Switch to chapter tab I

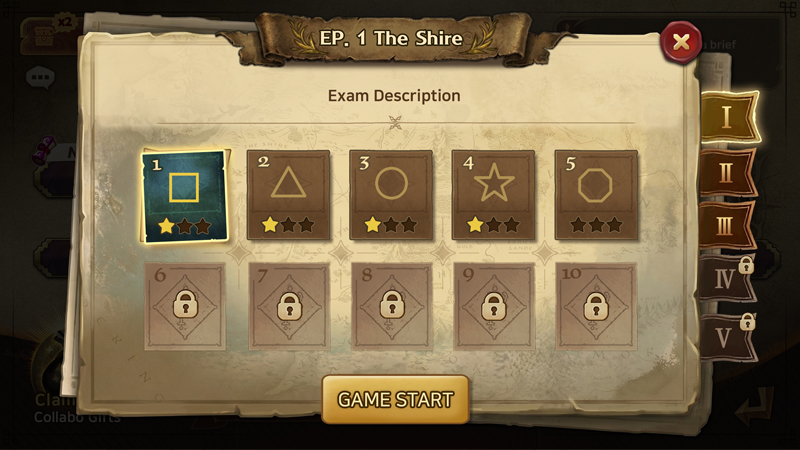click(x=727, y=117)
